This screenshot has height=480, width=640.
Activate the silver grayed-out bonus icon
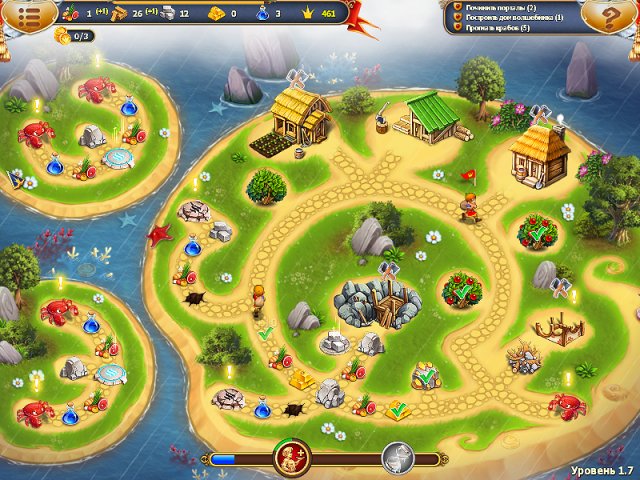(397, 458)
